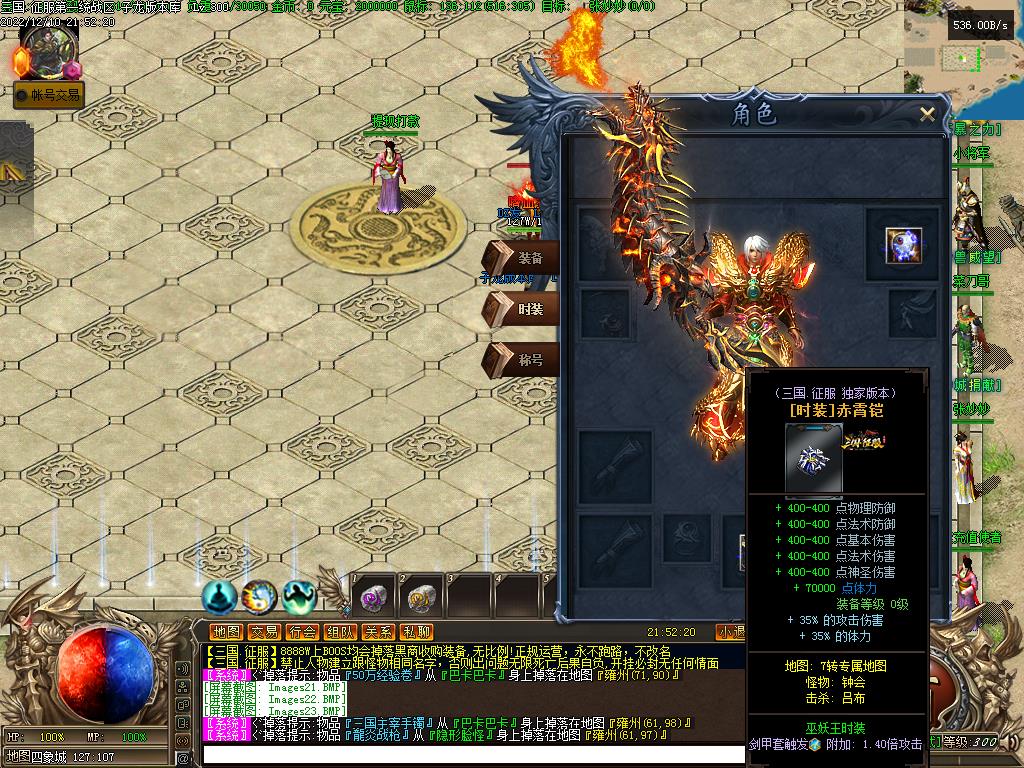
Task: Select the yellow stone in hotbar slot 2
Action: pos(421,597)
